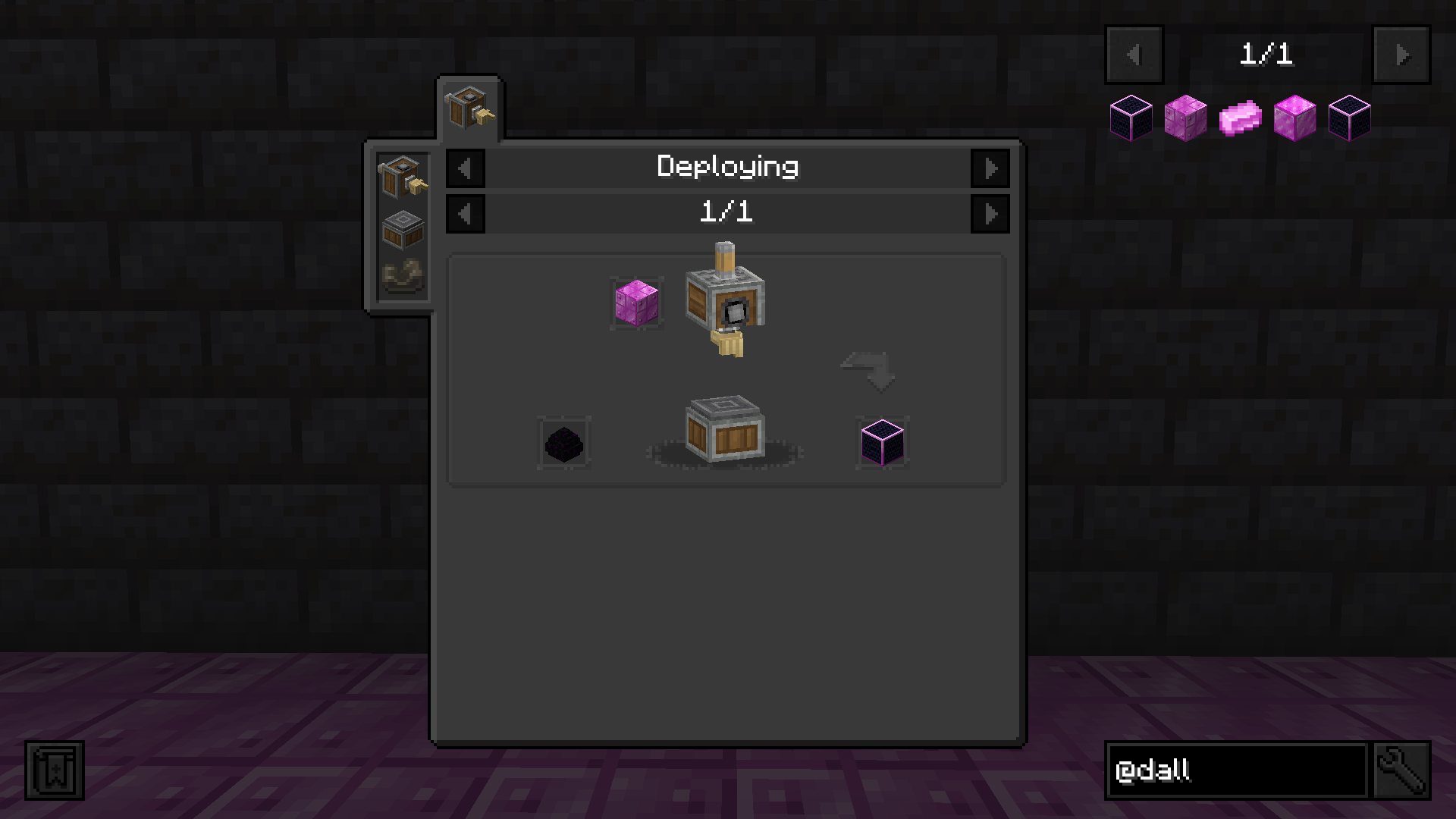Go to the next page of the item list
Screen dimensions: 1456x819
pyautogui.click(x=1401, y=55)
